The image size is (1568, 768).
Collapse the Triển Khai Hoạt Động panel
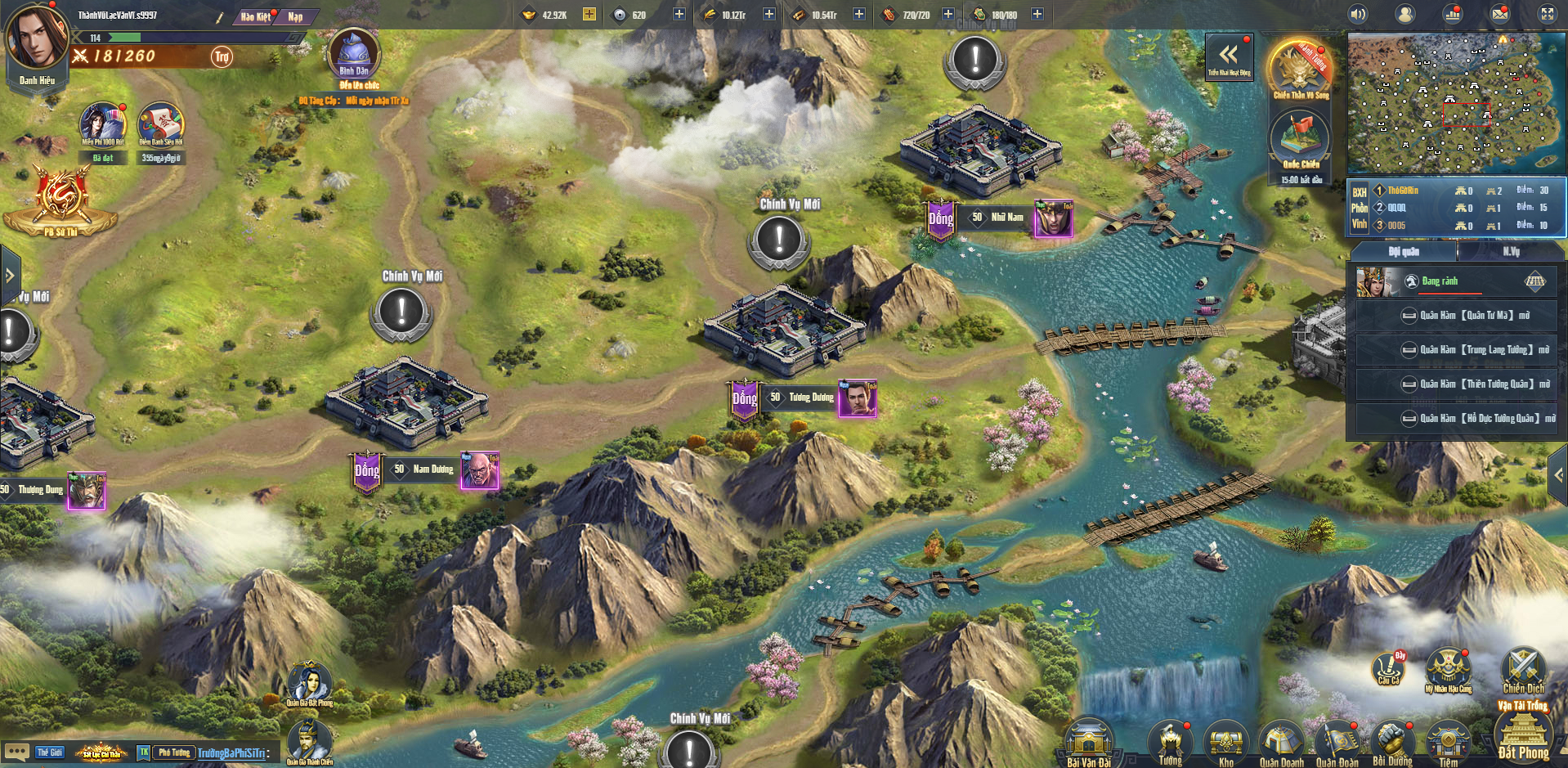(x=1229, y=56)
